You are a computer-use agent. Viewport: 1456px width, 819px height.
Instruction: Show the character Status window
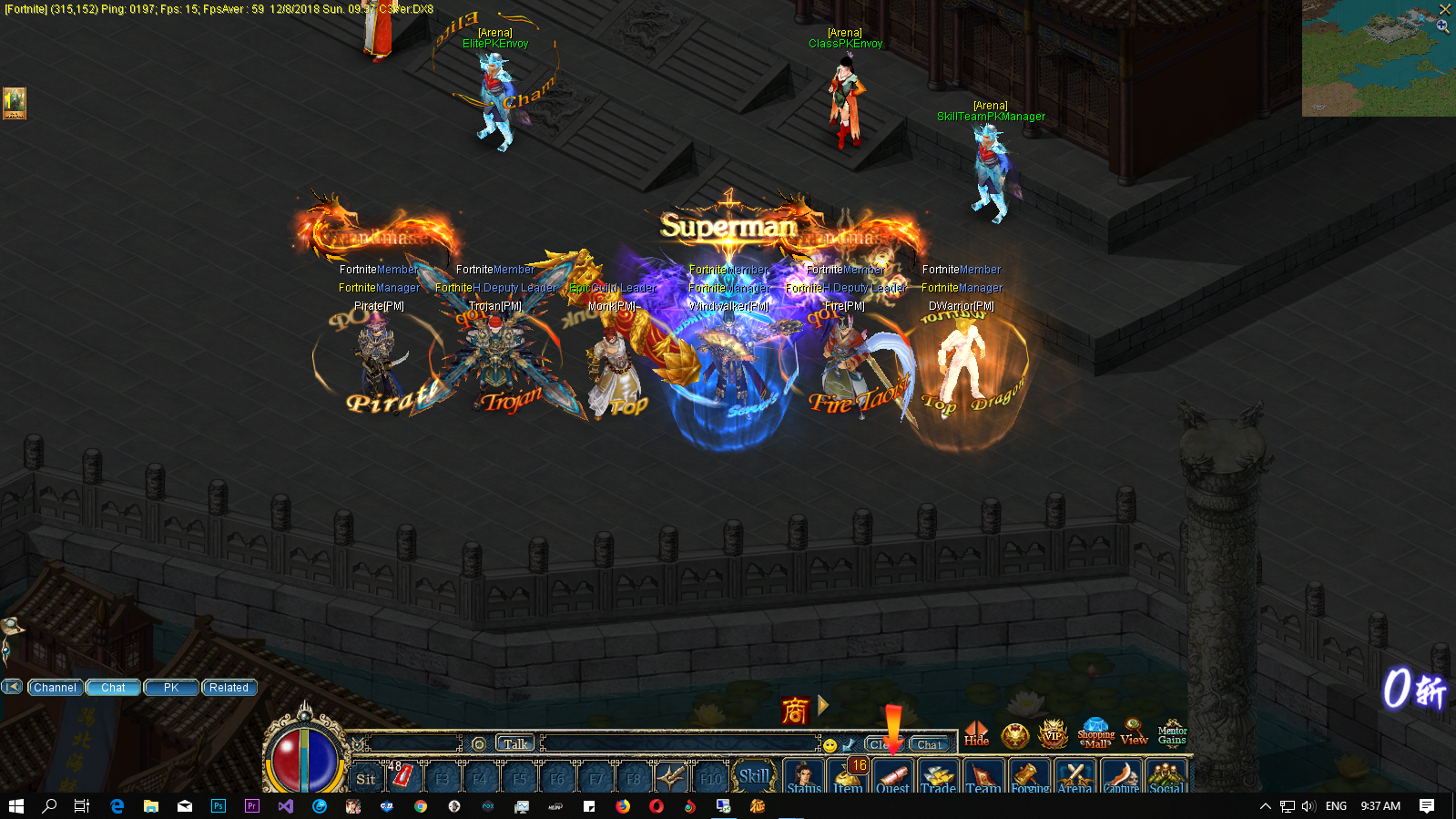coord(803,776)
